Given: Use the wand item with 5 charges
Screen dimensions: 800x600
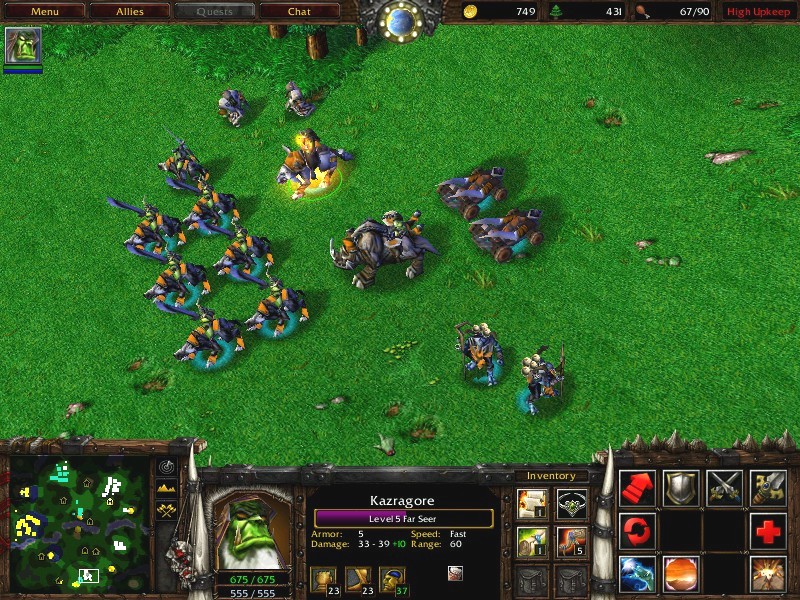Looking at the screenshot, I should pos(572,541).
